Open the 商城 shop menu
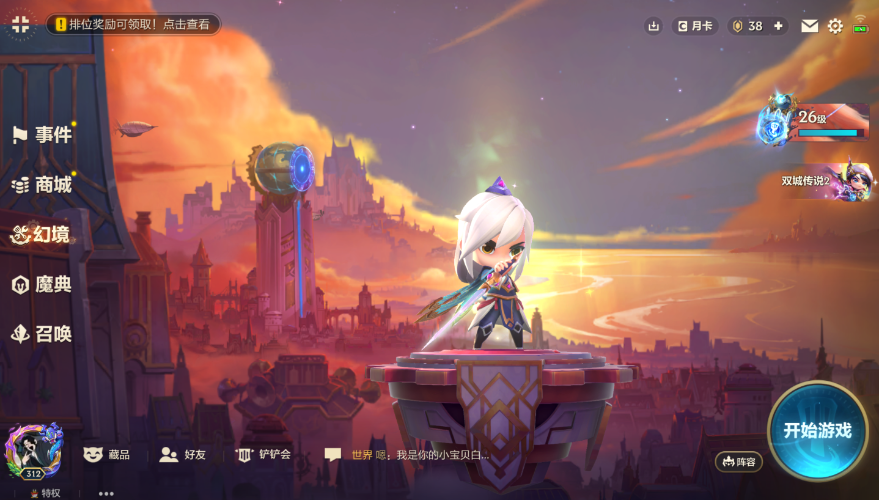The width and height of the screenshot is (879, 500). pos(42,185)
